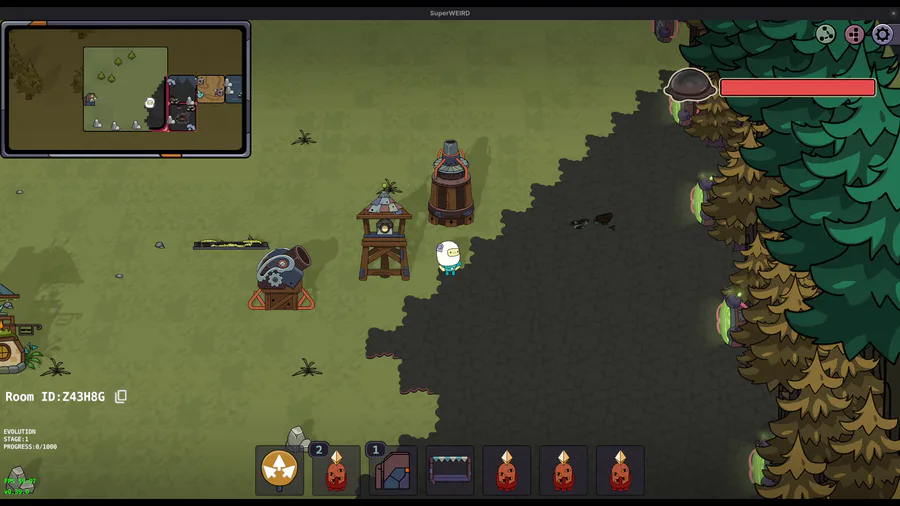Close the SuperWEIRD window
This screenshot has width=900, height=506.
coord(893,13)
